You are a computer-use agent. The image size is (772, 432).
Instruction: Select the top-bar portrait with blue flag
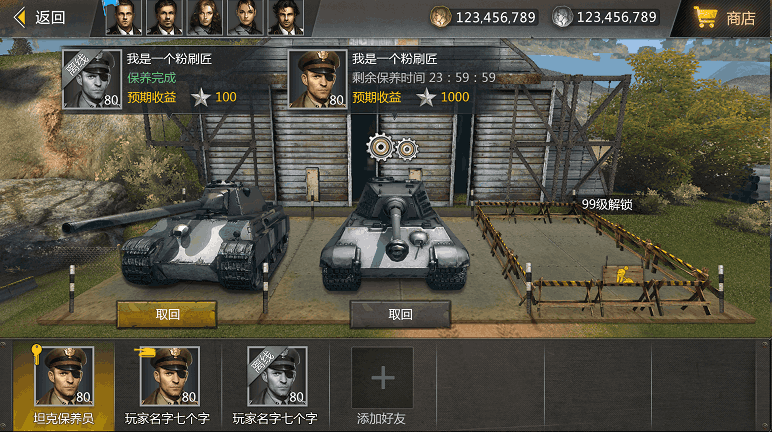click(x=124, y=18)
